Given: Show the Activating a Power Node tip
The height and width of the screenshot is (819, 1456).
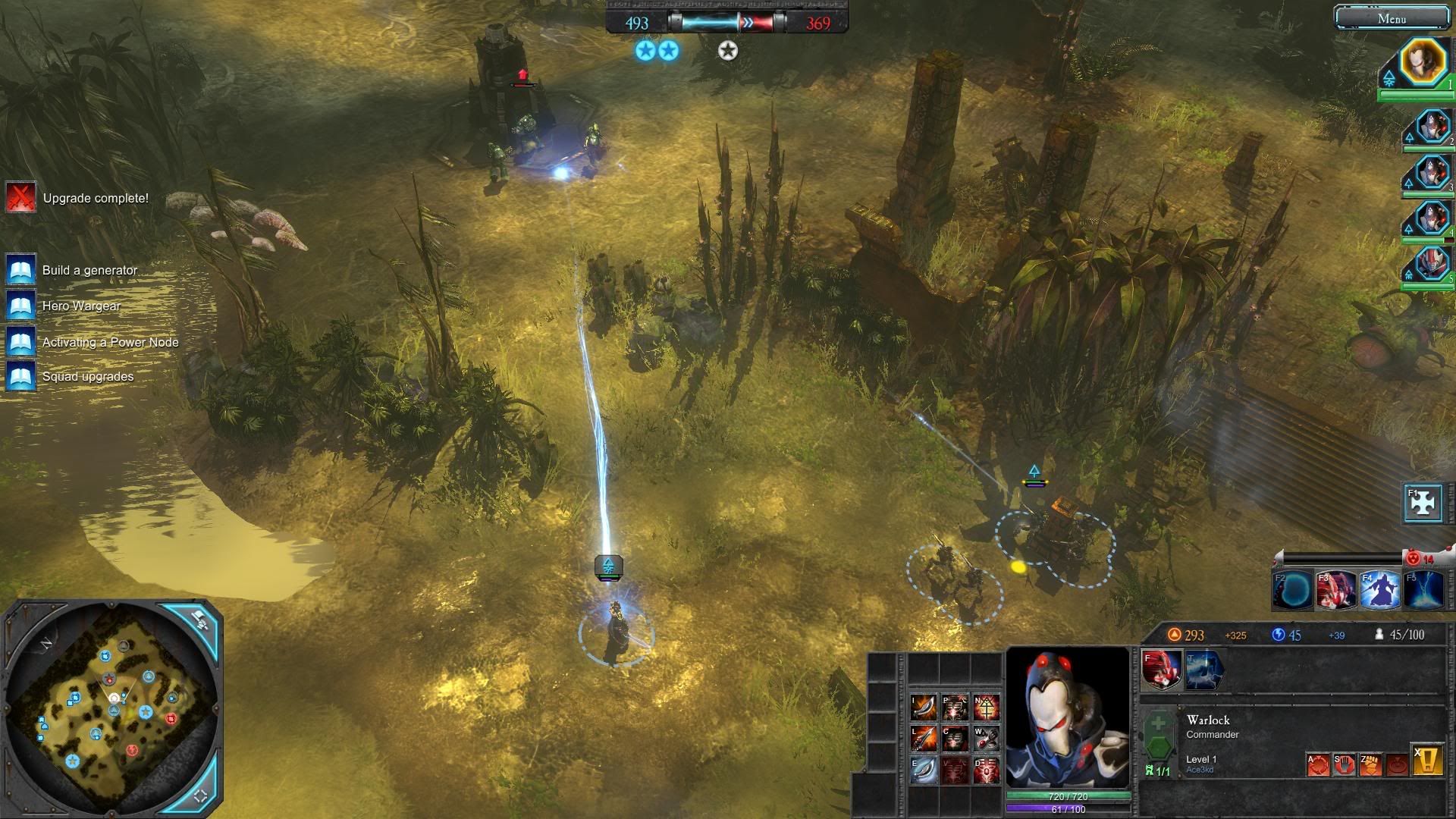Looking at the screenshot, I should coord(20,342).
